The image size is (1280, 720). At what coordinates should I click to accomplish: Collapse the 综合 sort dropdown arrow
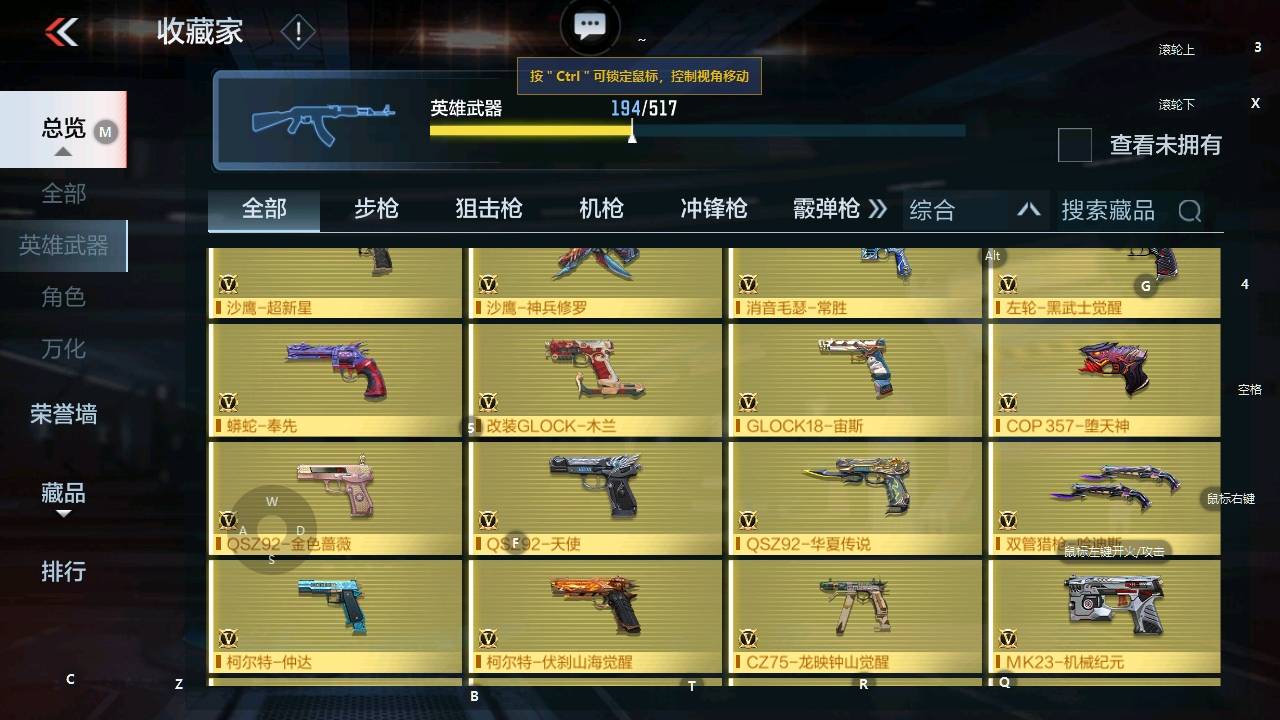pyautogui.click(x=1029, y=210)
